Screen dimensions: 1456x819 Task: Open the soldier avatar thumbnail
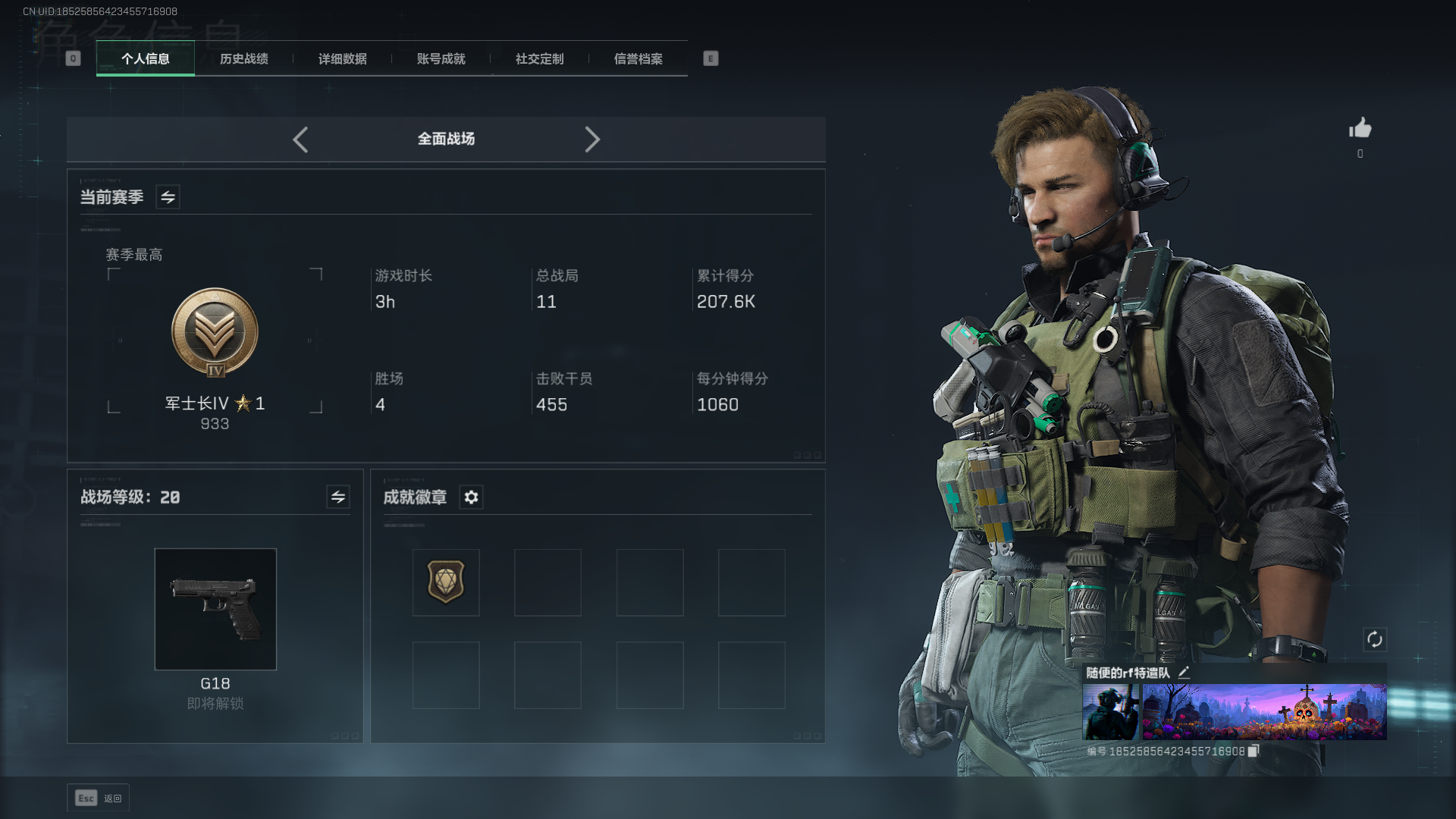pyautogui.click(x=1110, y=711)
